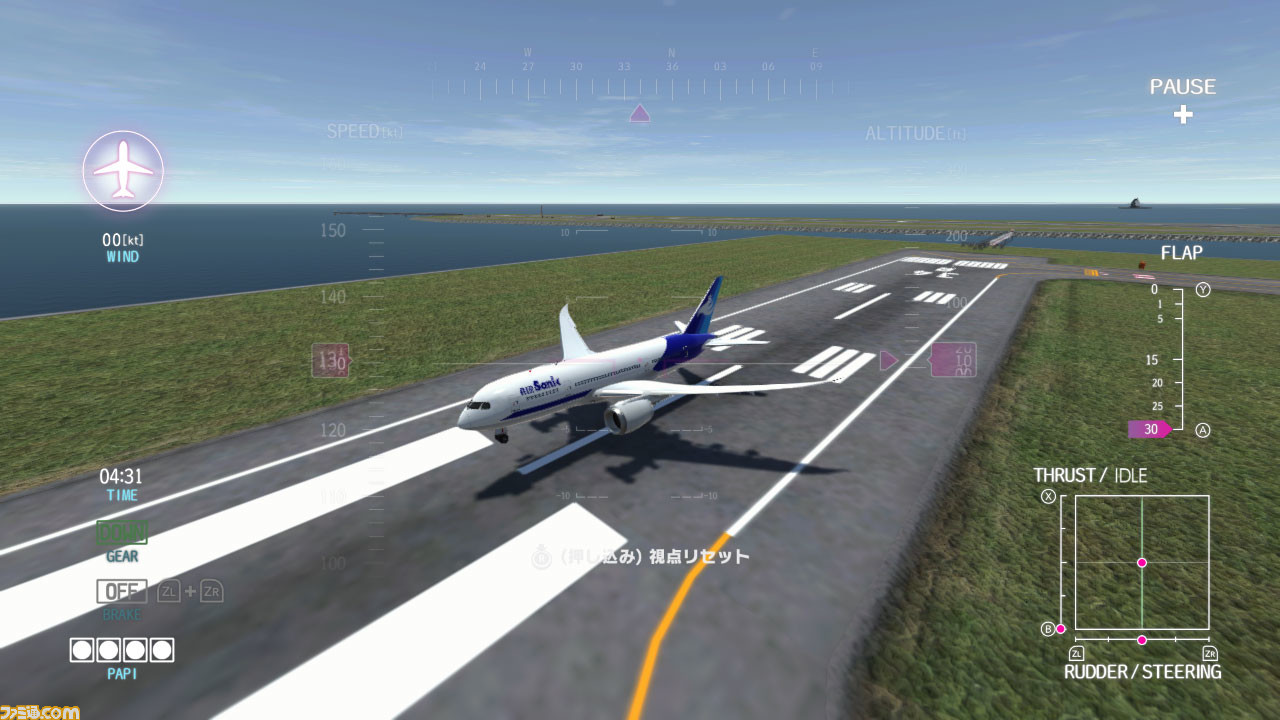
Task: Open the ファミ通.com watermark link
Action: [x=40, y=712]
